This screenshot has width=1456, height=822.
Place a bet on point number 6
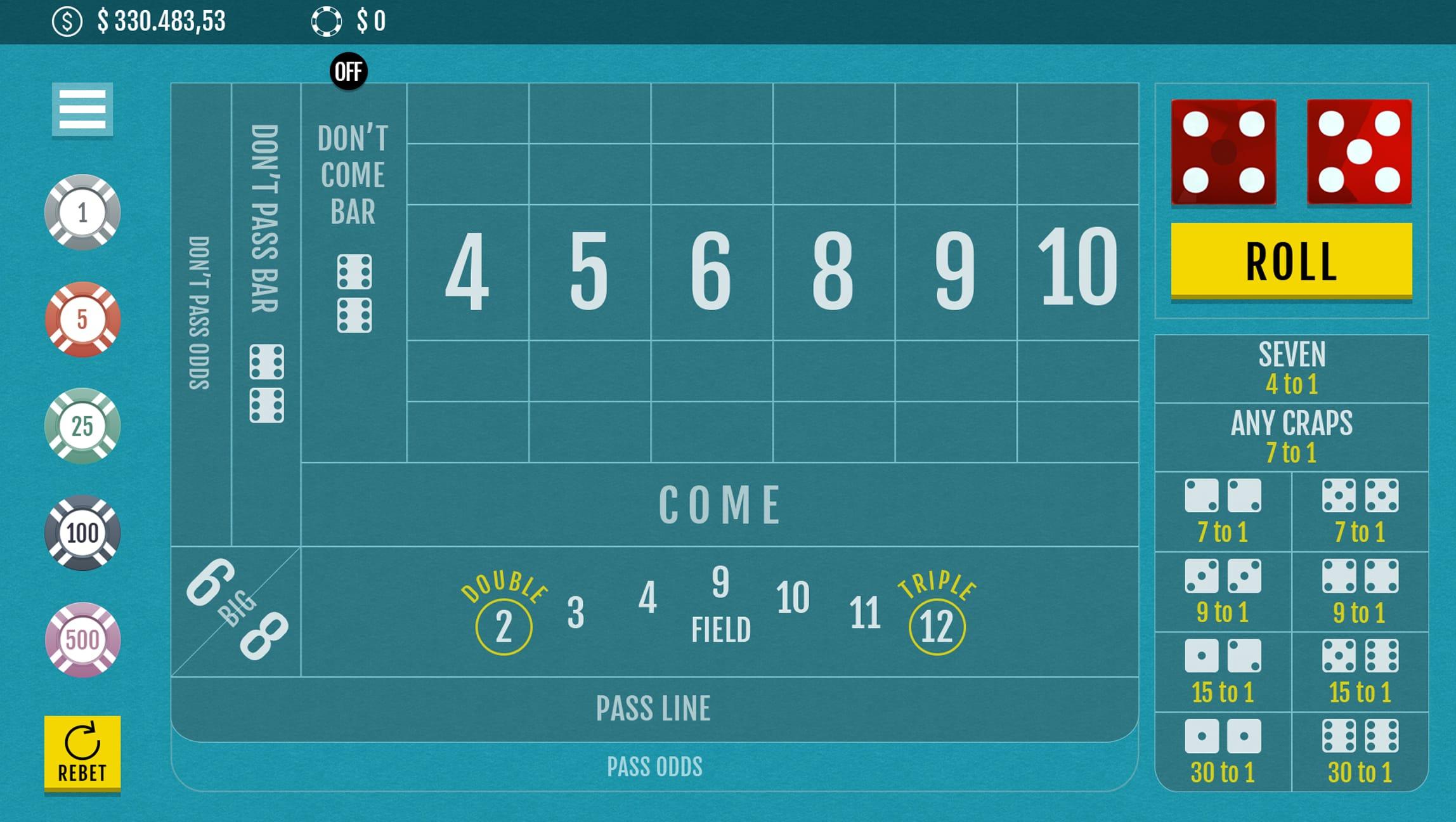712,271
